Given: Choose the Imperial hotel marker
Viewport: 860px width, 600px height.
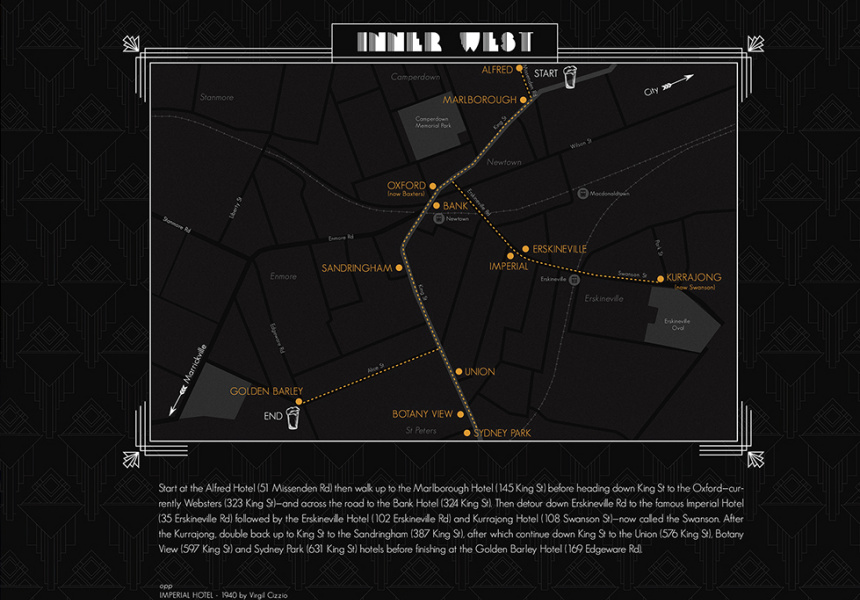Looking at the screenshot, I should pos(510,256).
